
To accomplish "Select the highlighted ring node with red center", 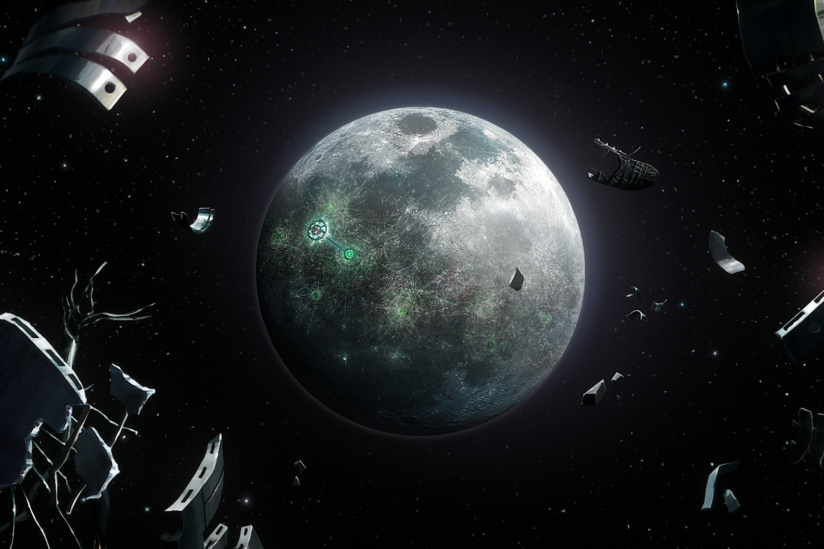I will [x=318, y=231].
